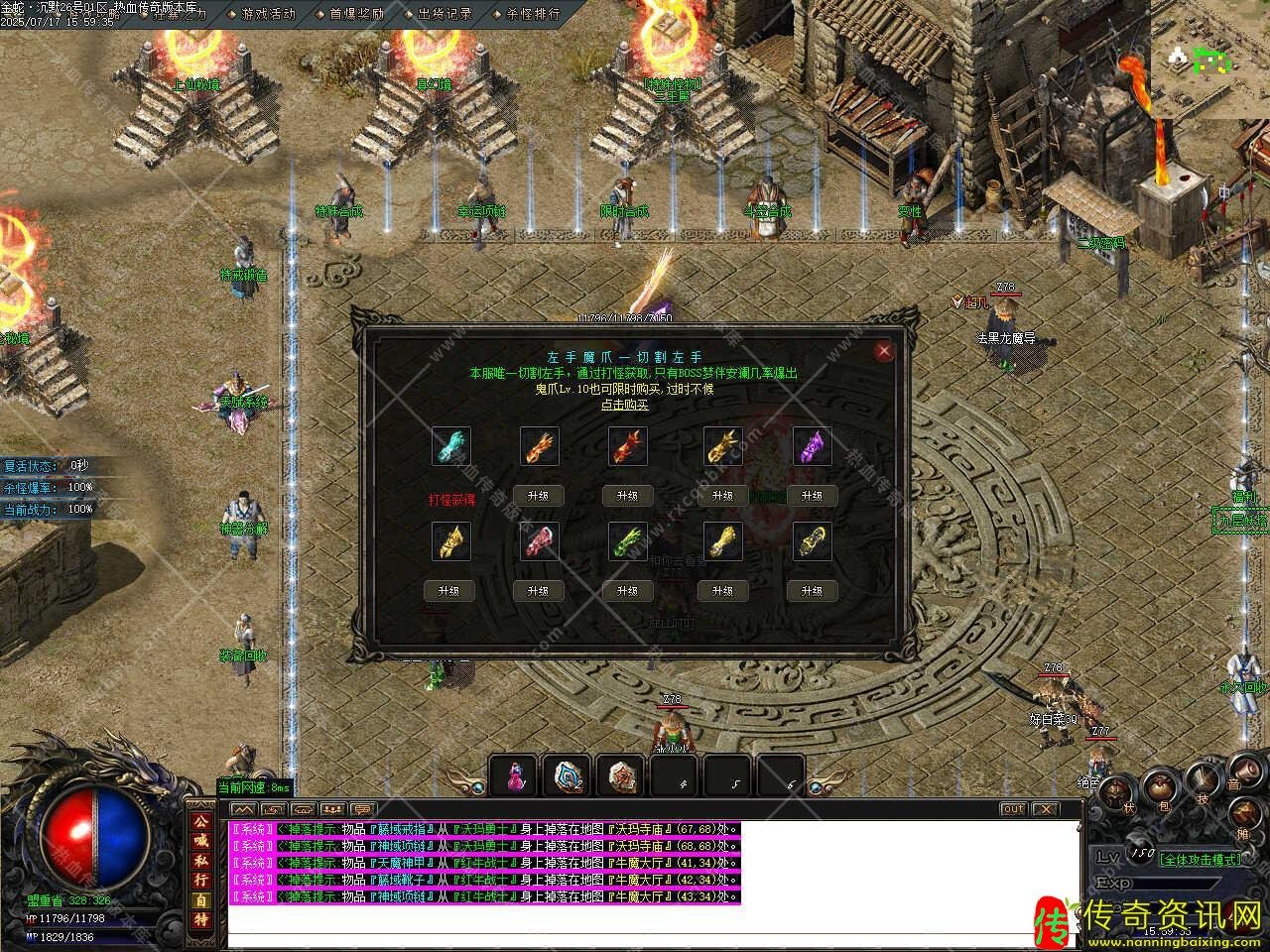
Task: Use the pink potion in hotbar
Action: coord(515,776)
